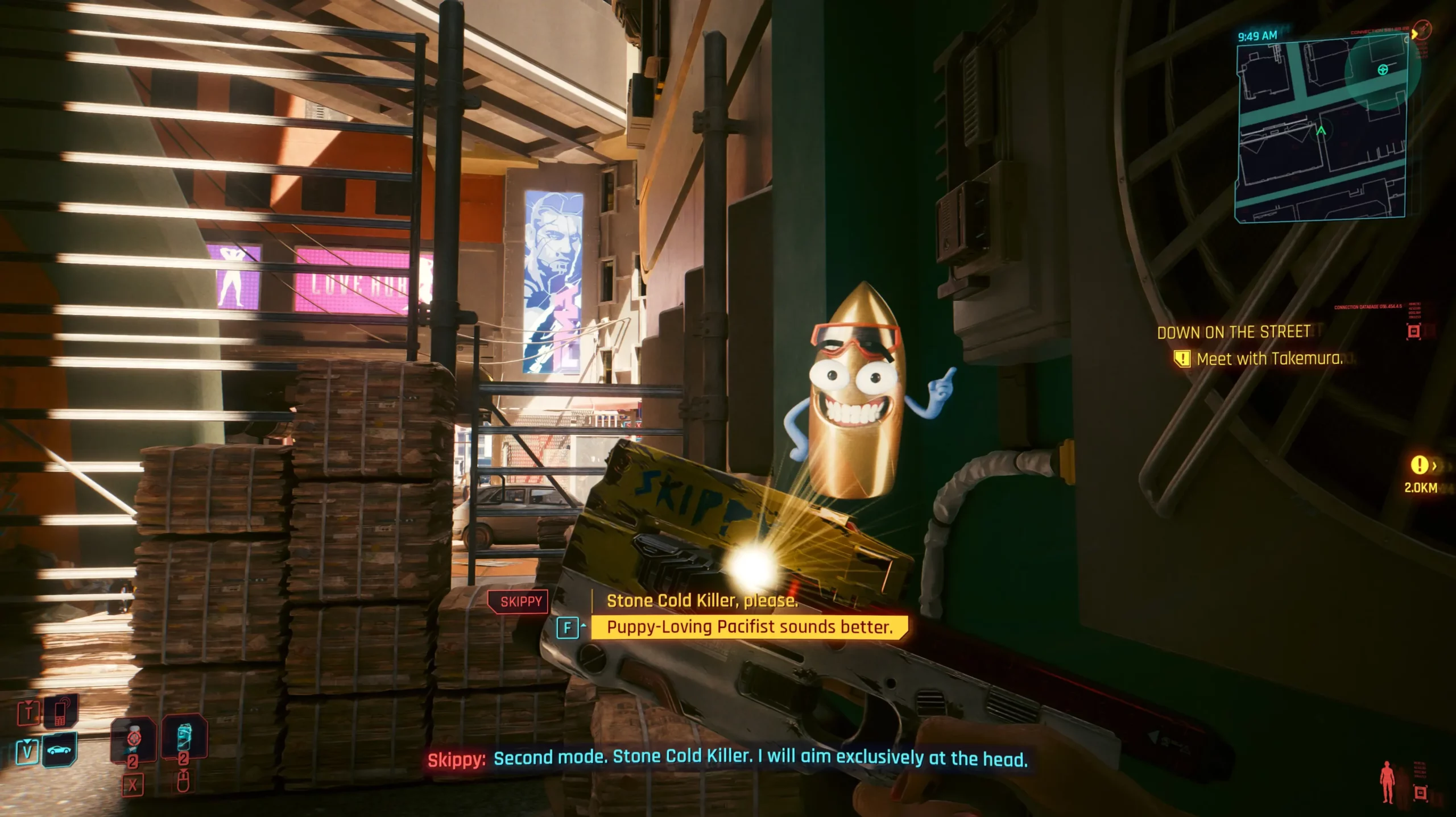Click the steering wheel marker on the minimap
This screenshot has width=1456, height=817.
pyautogui.click(x=1383, y=69)
